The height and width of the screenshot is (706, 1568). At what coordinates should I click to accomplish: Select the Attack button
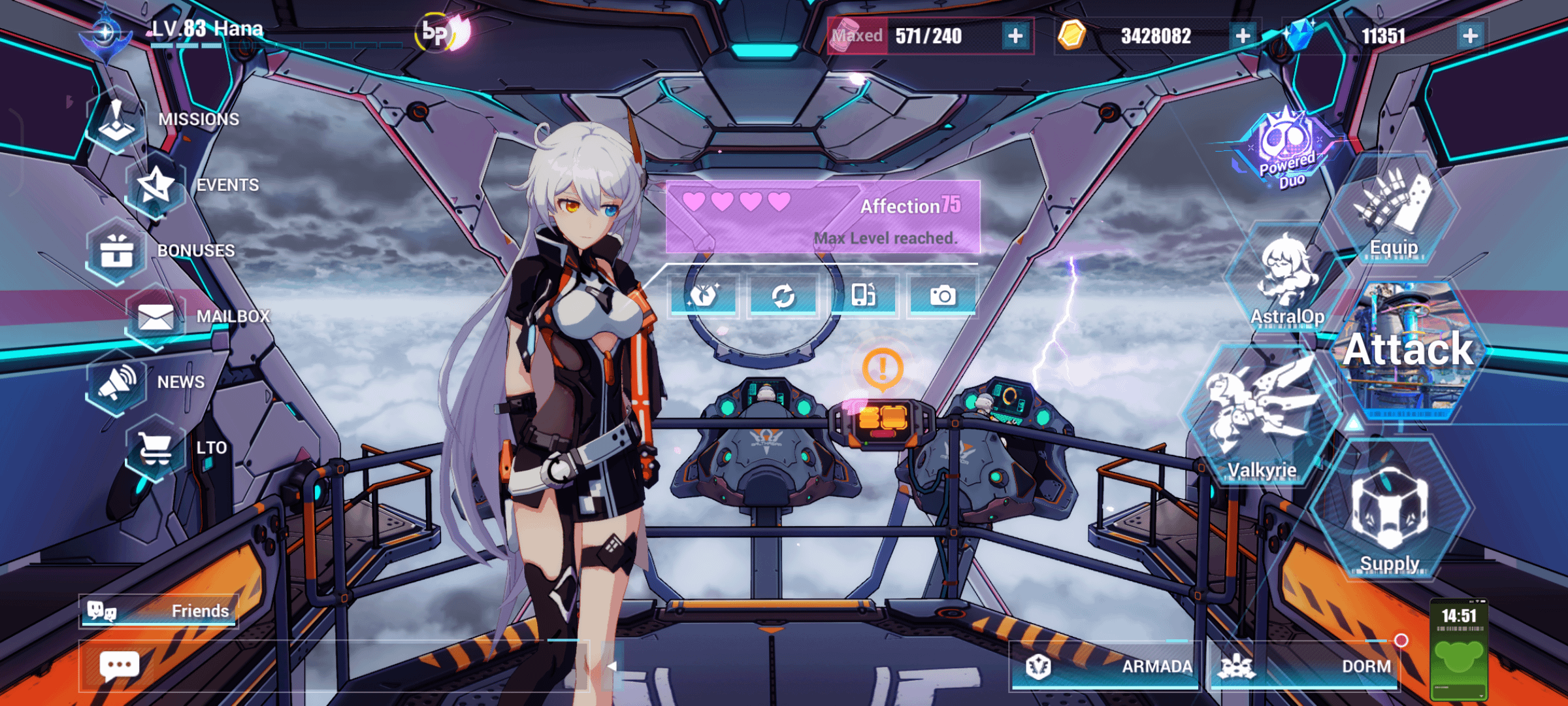1409,351
